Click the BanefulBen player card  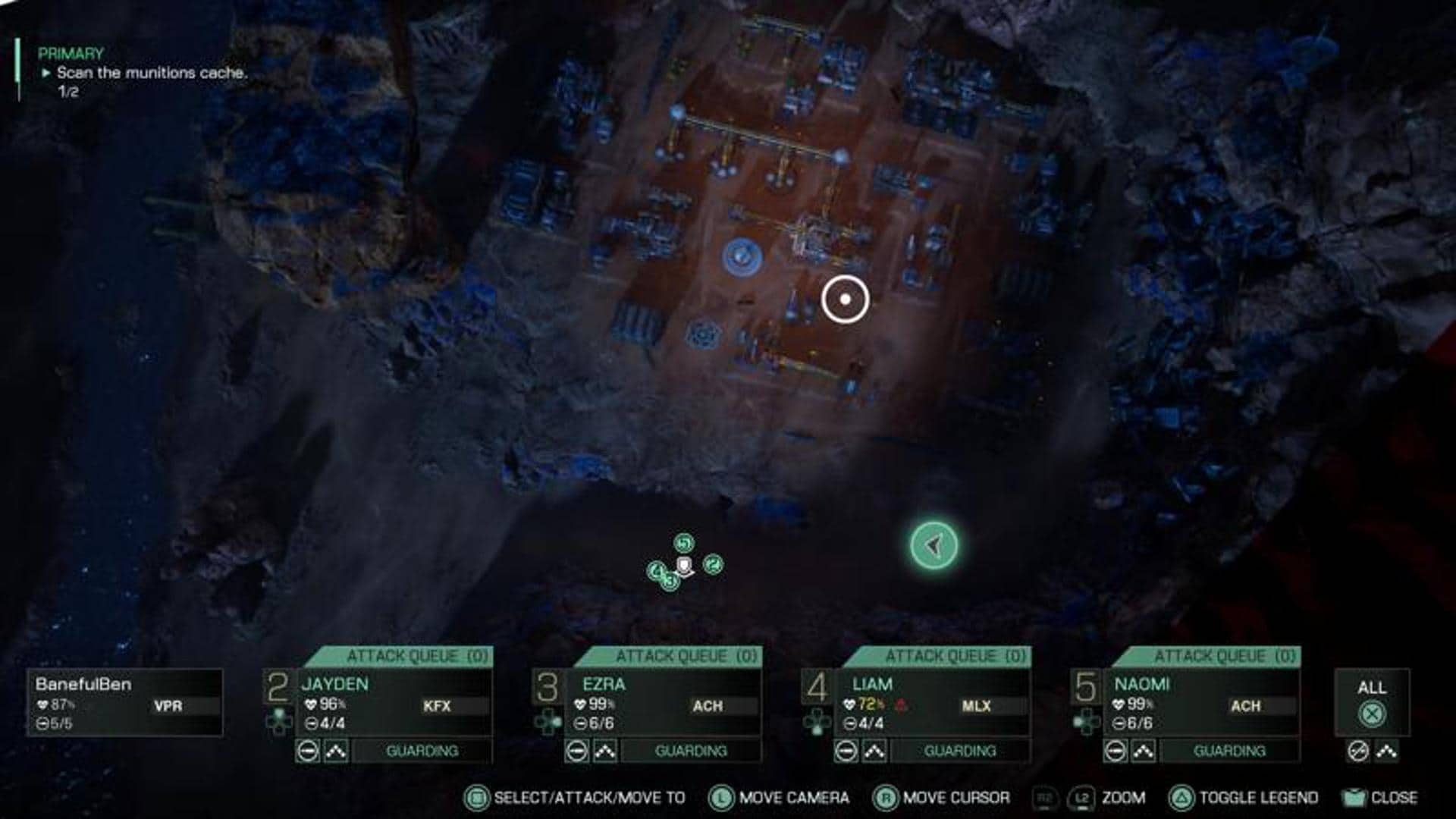tap(125, 703)
